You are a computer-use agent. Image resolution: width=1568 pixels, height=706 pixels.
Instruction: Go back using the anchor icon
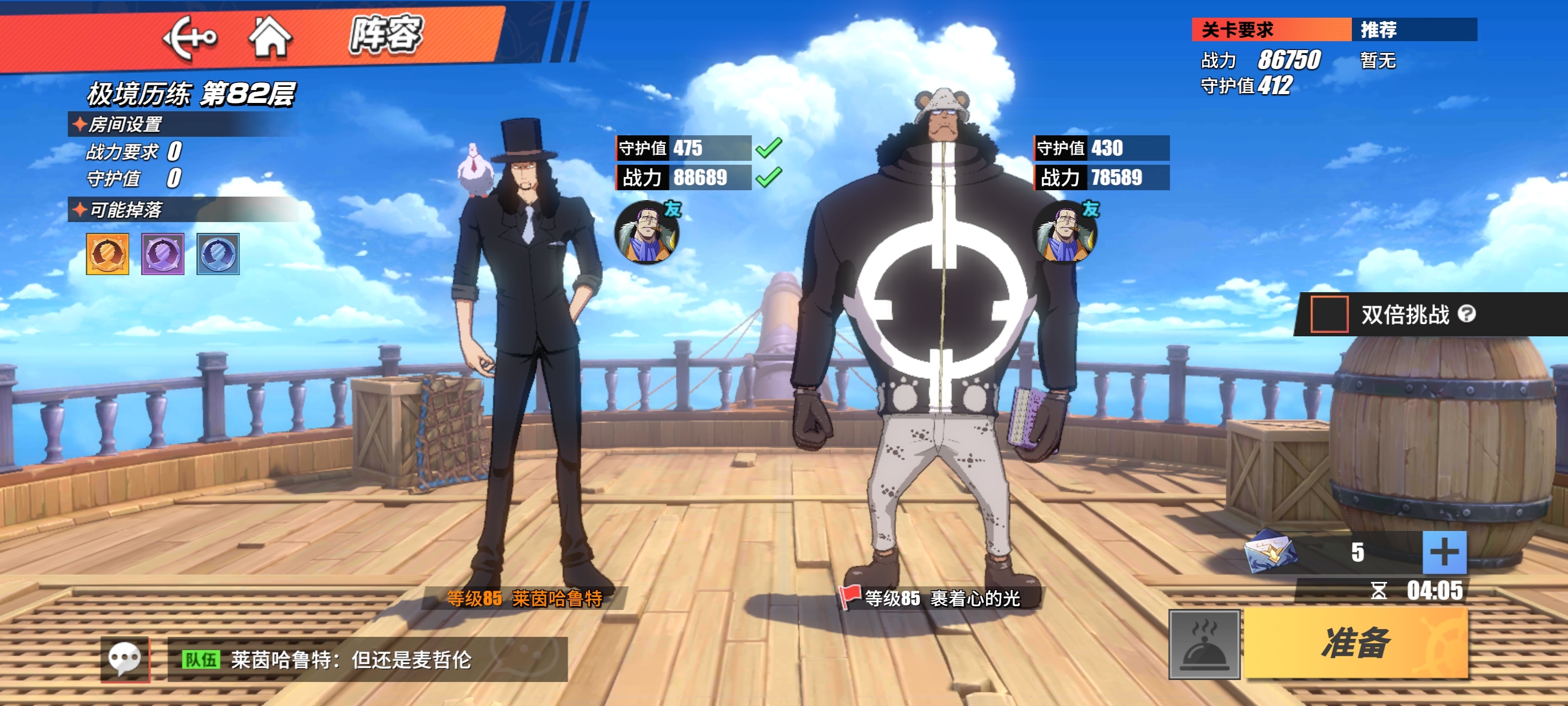pyautogui.click(x=189, y=38)
